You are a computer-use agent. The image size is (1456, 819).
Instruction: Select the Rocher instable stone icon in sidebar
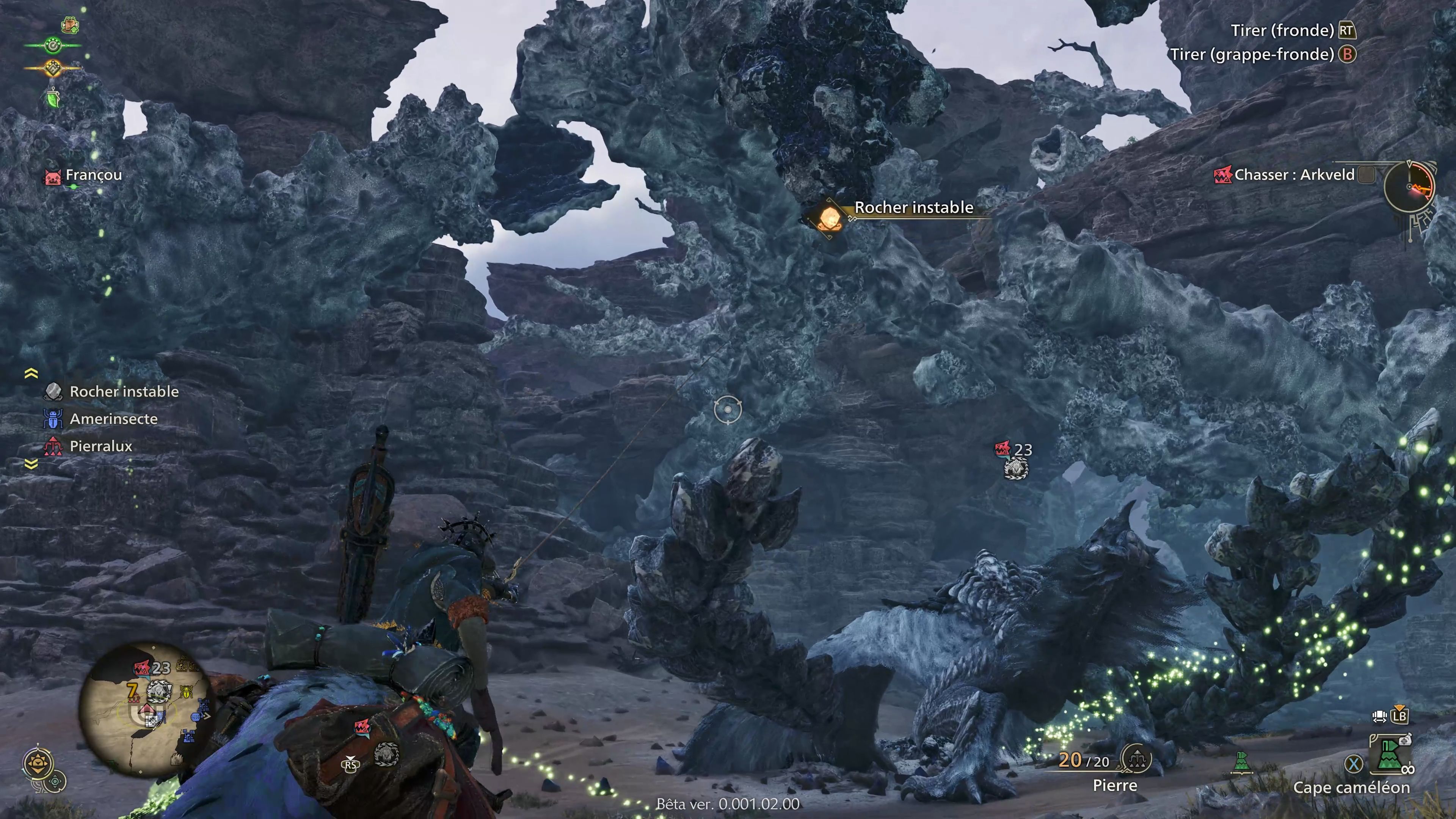[x=54, y=391]
